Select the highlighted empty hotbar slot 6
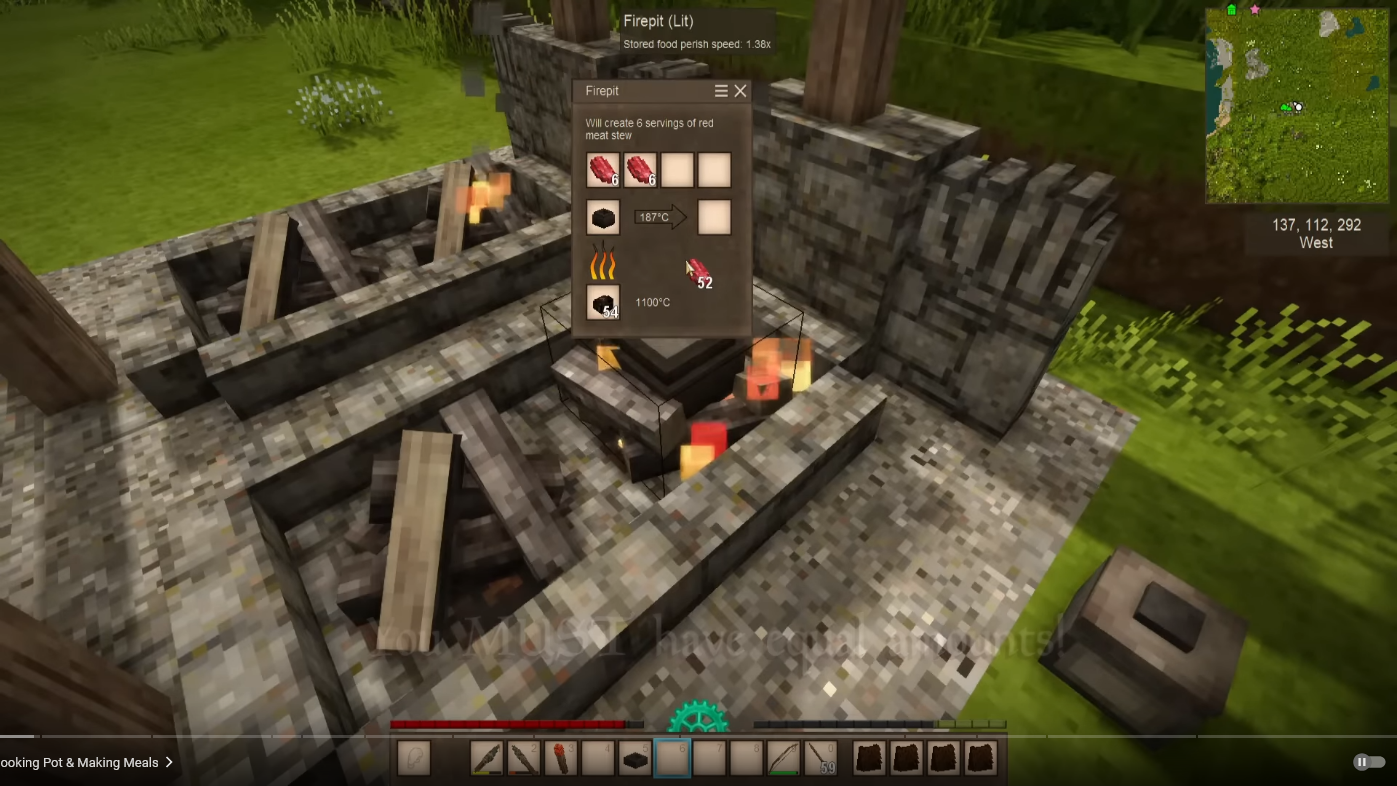1397x786 pixels. coord(672,759)
